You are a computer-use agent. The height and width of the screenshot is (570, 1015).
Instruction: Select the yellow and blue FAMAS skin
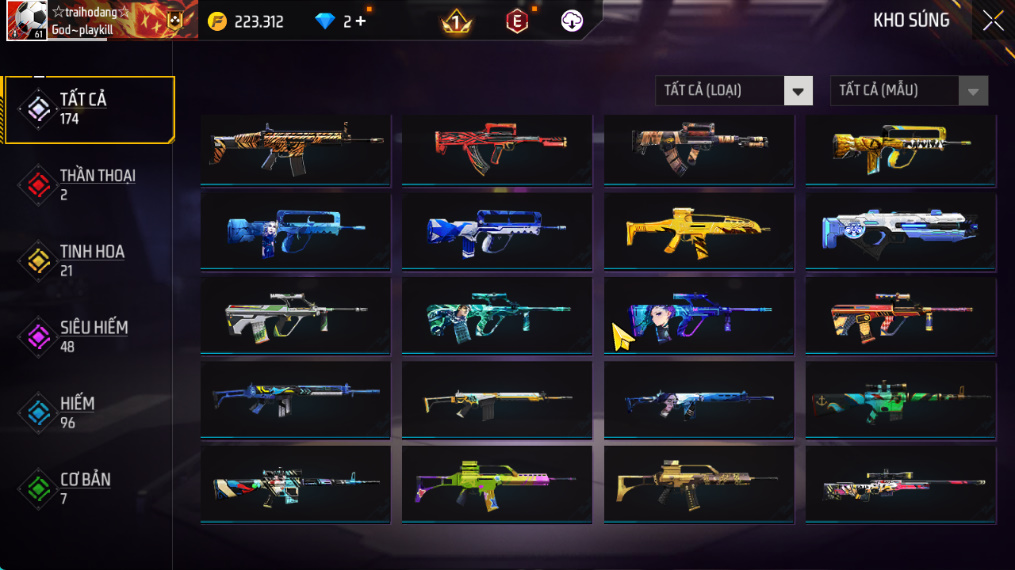pyautogui.click(x=900, y=148)
